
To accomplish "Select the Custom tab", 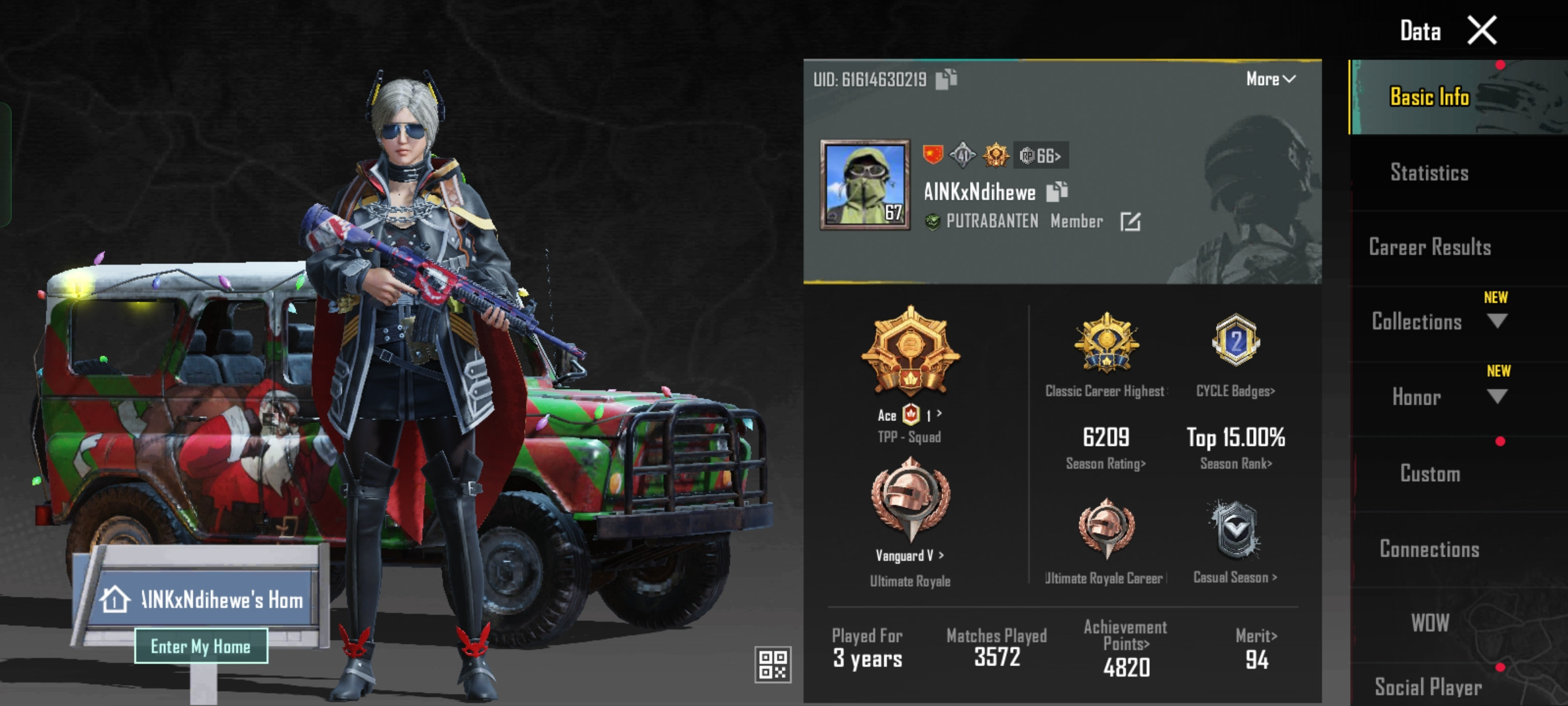I will tap(1429, 474).
